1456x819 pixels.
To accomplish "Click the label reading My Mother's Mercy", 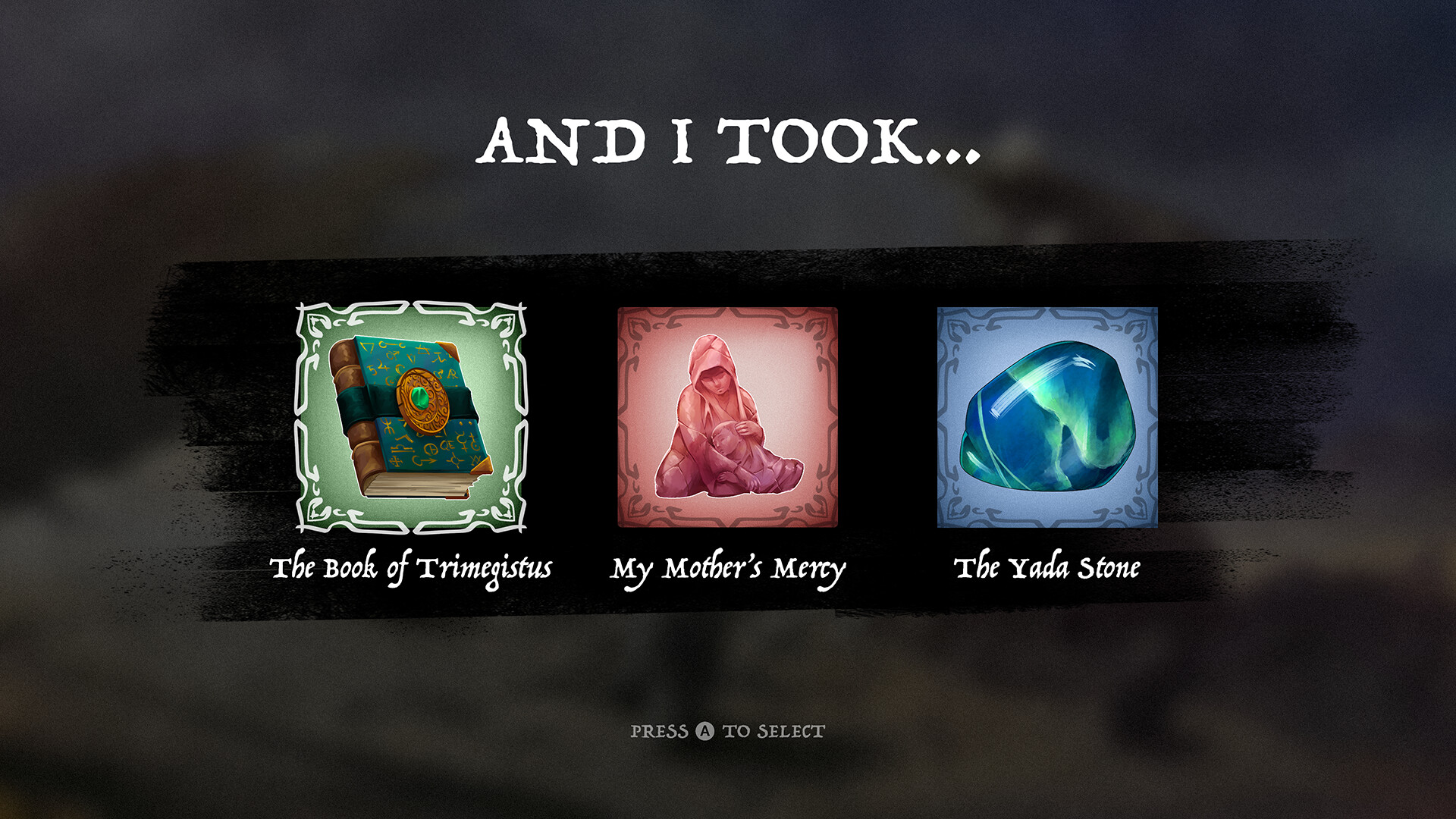I will point(730,566).
